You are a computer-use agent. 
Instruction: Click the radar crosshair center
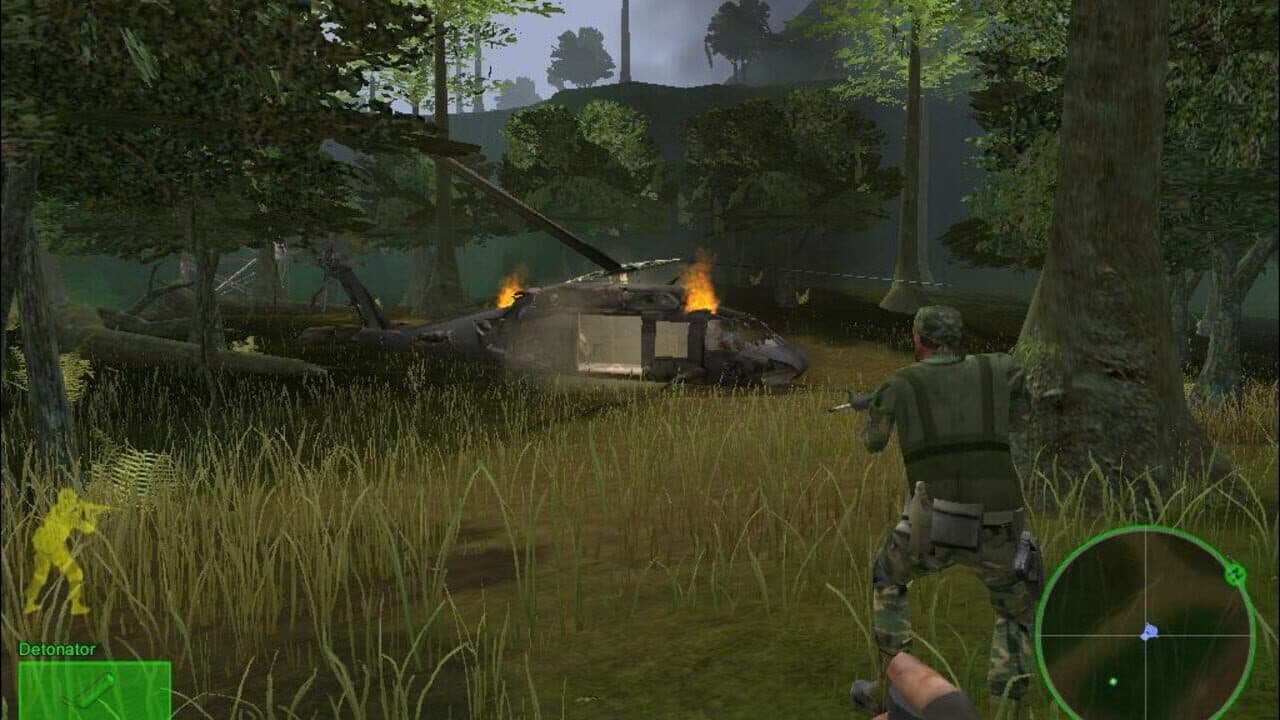[1148, 635]
